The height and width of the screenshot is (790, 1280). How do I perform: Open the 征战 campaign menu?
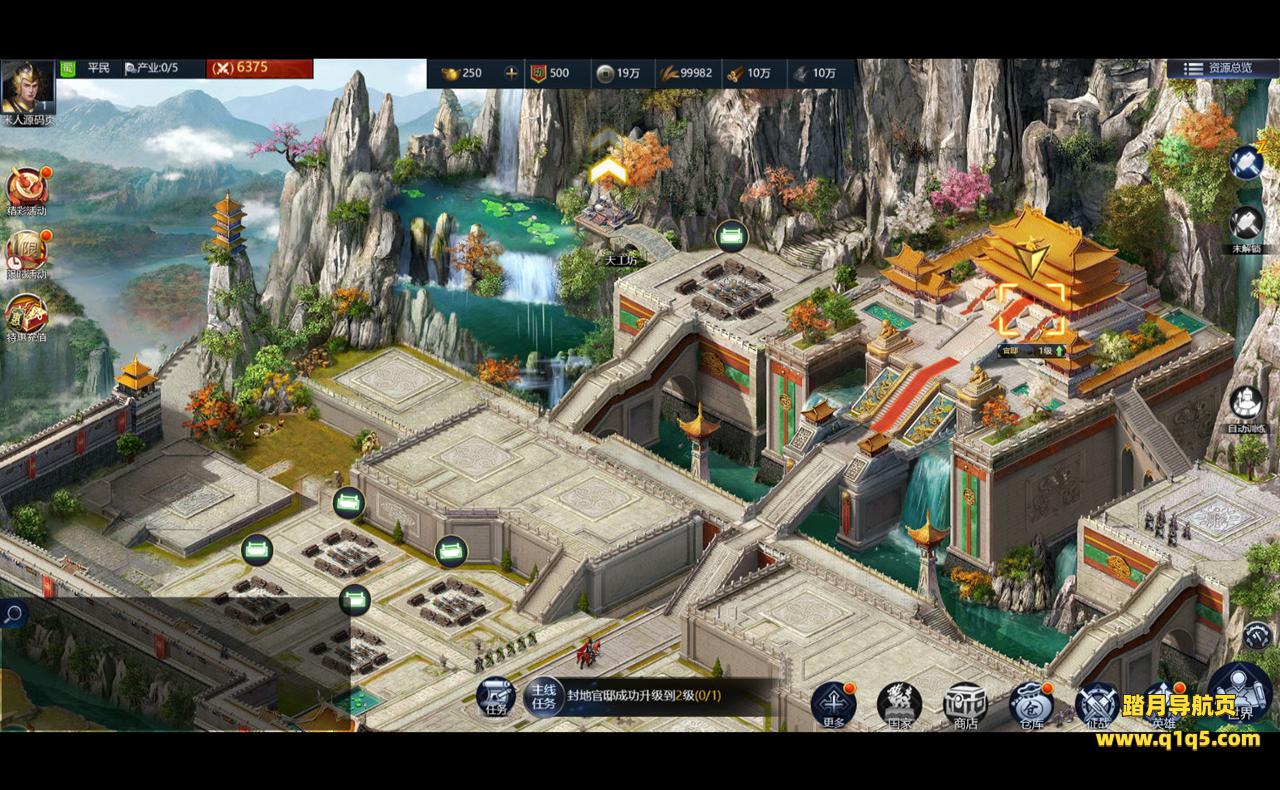pyautogui.click(x=1097, y=704)
